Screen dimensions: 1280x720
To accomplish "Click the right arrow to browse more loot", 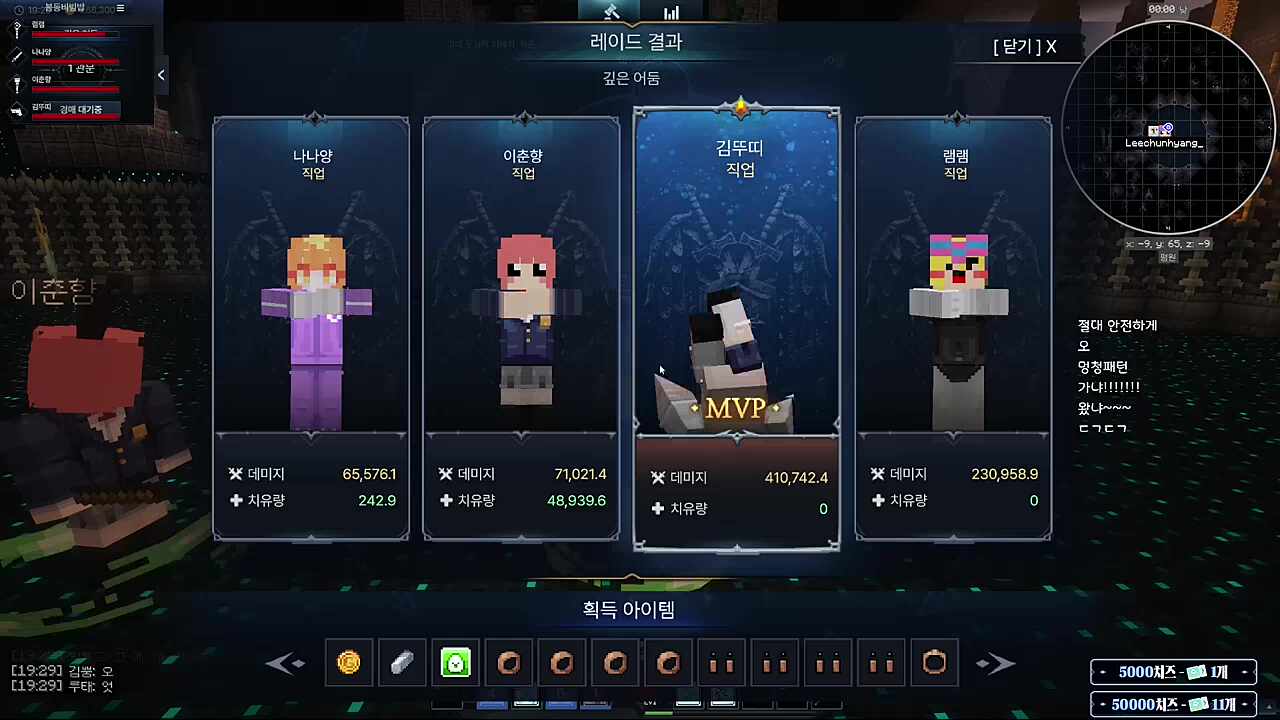I will pos(995,663).
